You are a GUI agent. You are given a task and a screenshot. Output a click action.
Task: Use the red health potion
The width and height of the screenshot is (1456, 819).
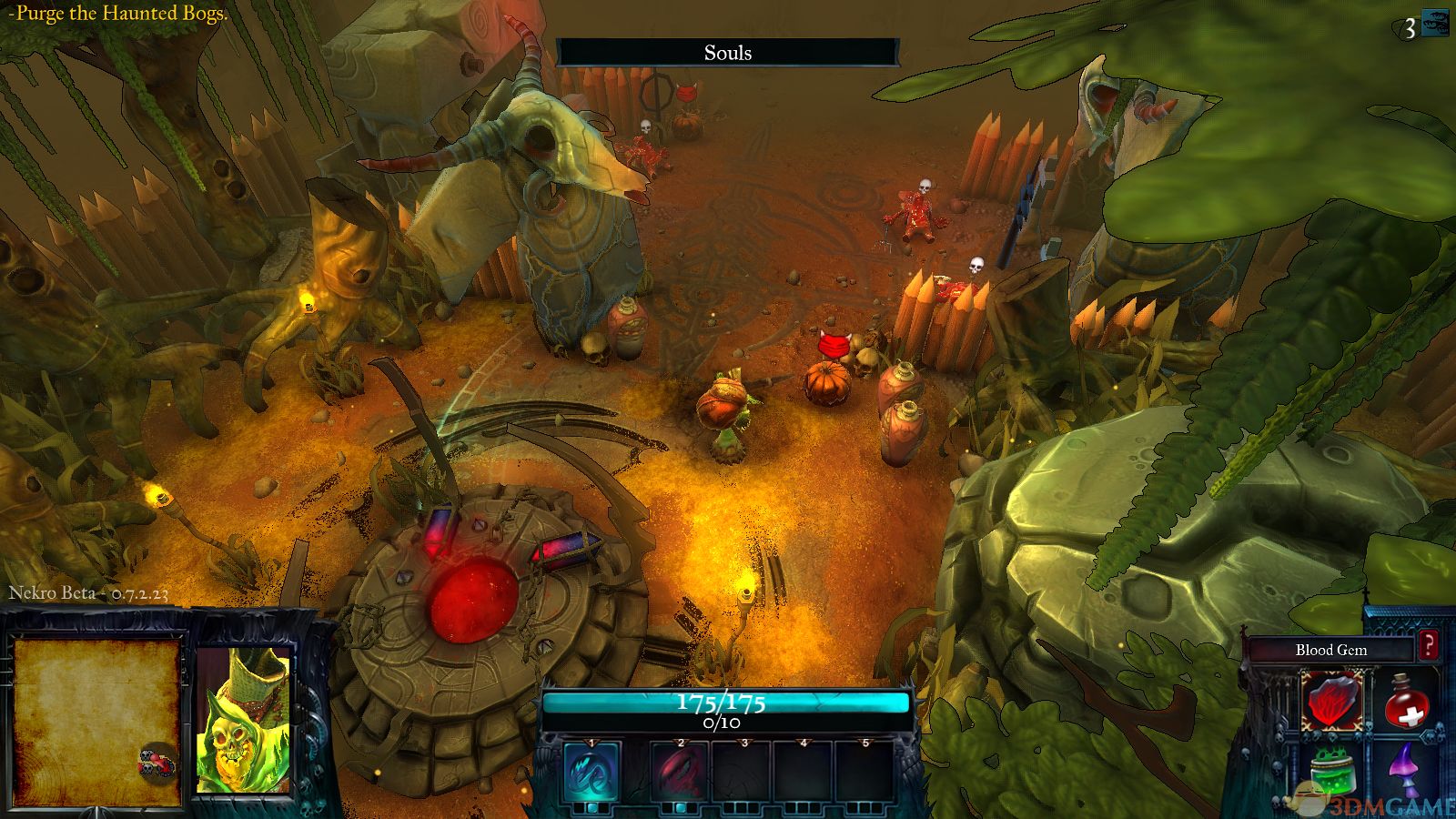[x=1407, y=702]
